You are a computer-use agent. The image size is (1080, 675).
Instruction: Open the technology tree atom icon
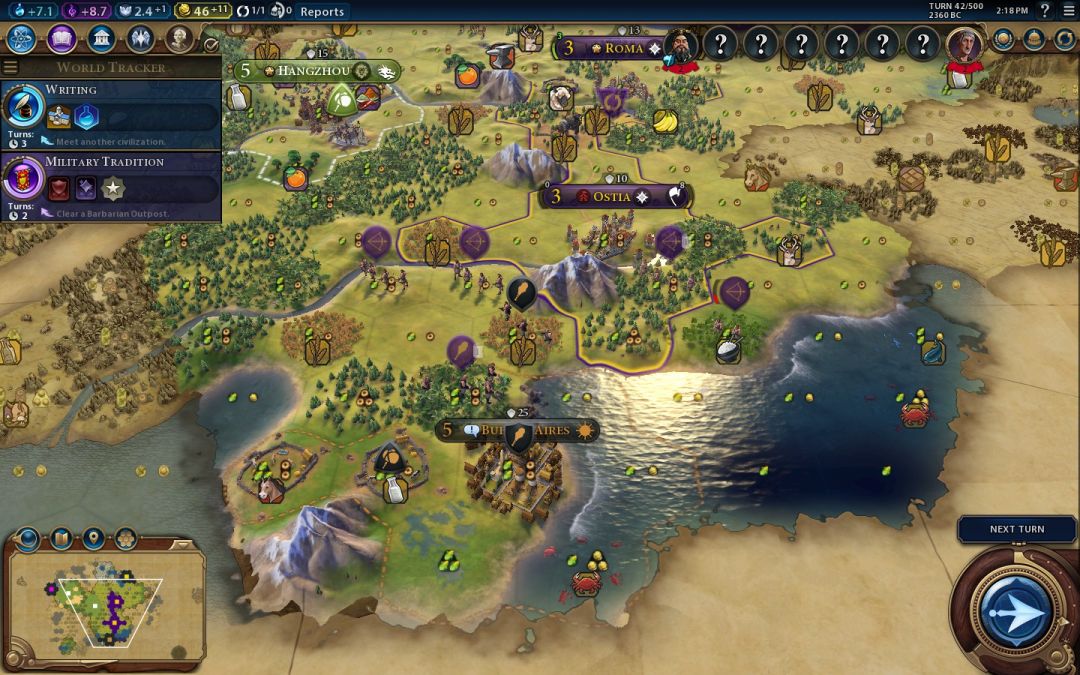click(22, 39)
